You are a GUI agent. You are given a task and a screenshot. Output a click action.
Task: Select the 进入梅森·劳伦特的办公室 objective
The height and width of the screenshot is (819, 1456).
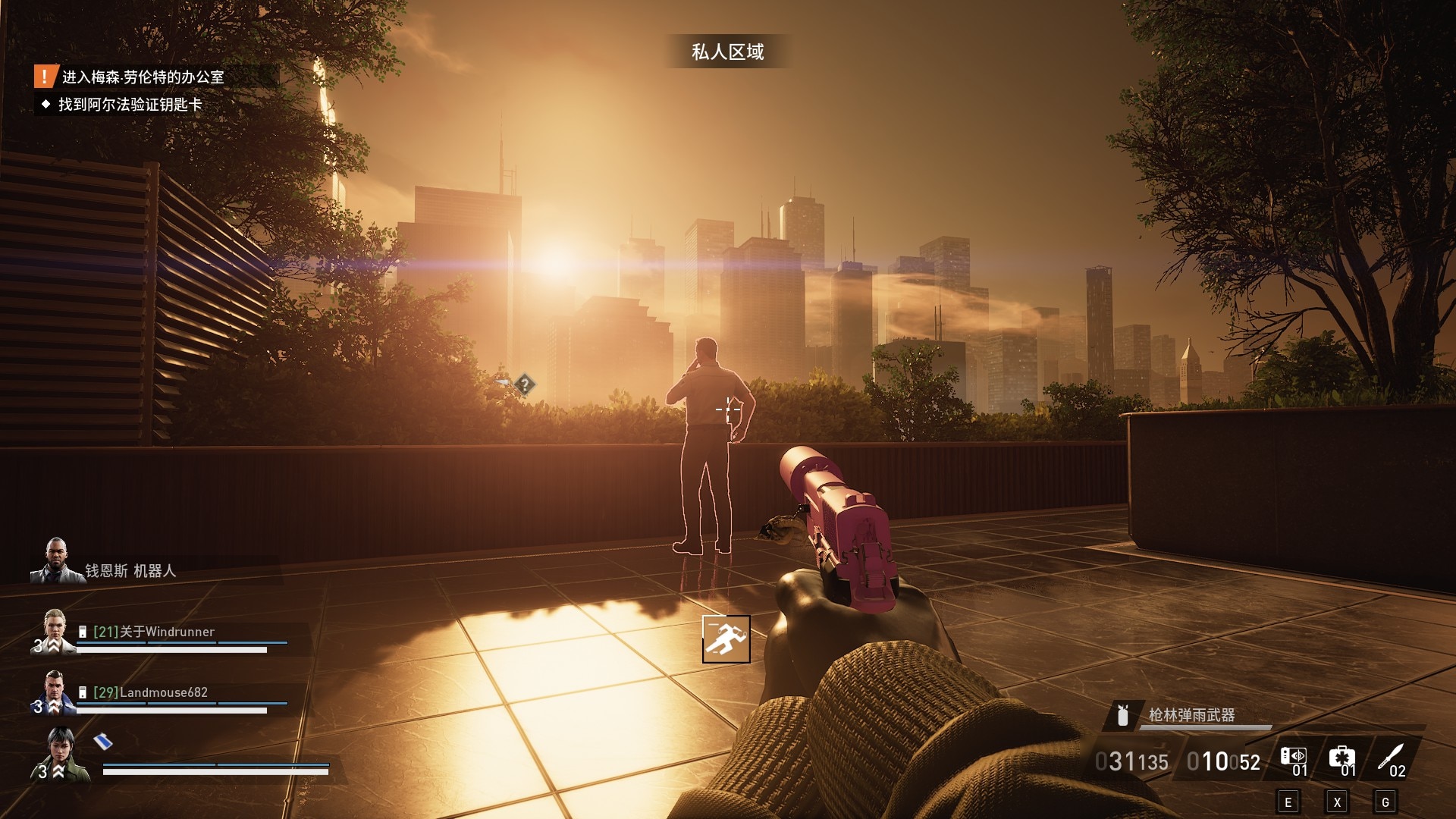143,77
